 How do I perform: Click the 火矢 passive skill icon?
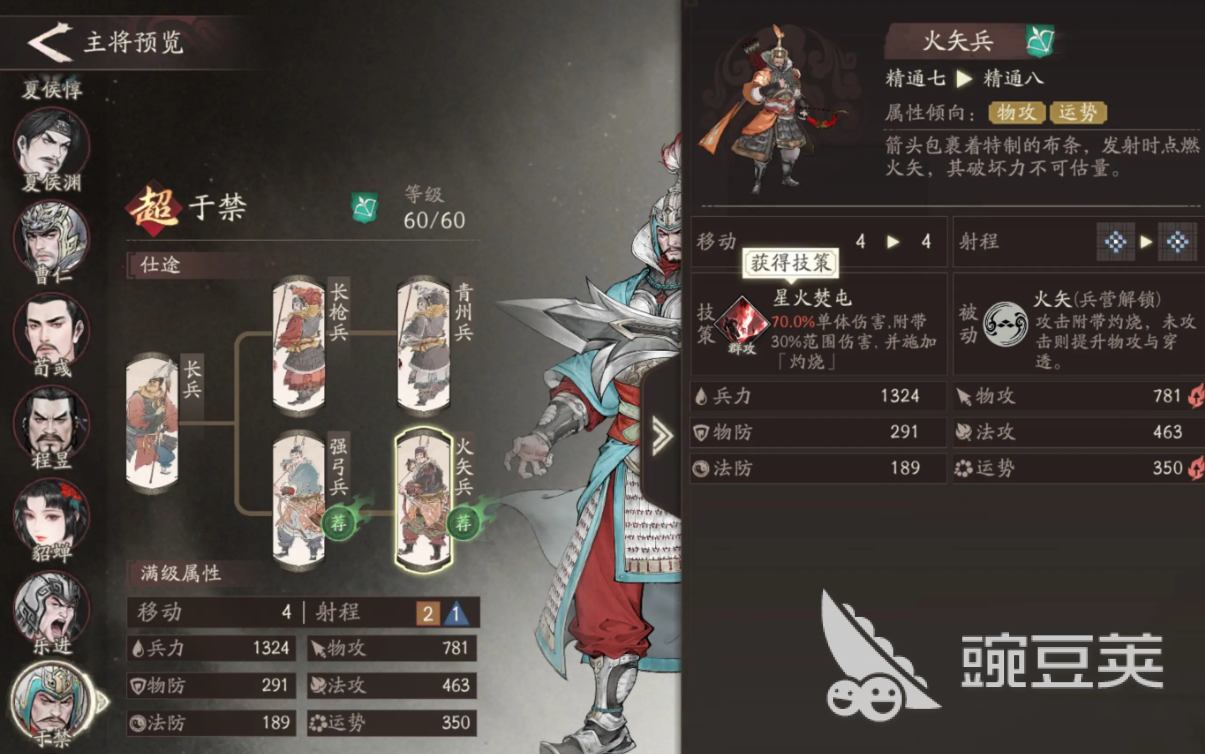pos(1004,322)
